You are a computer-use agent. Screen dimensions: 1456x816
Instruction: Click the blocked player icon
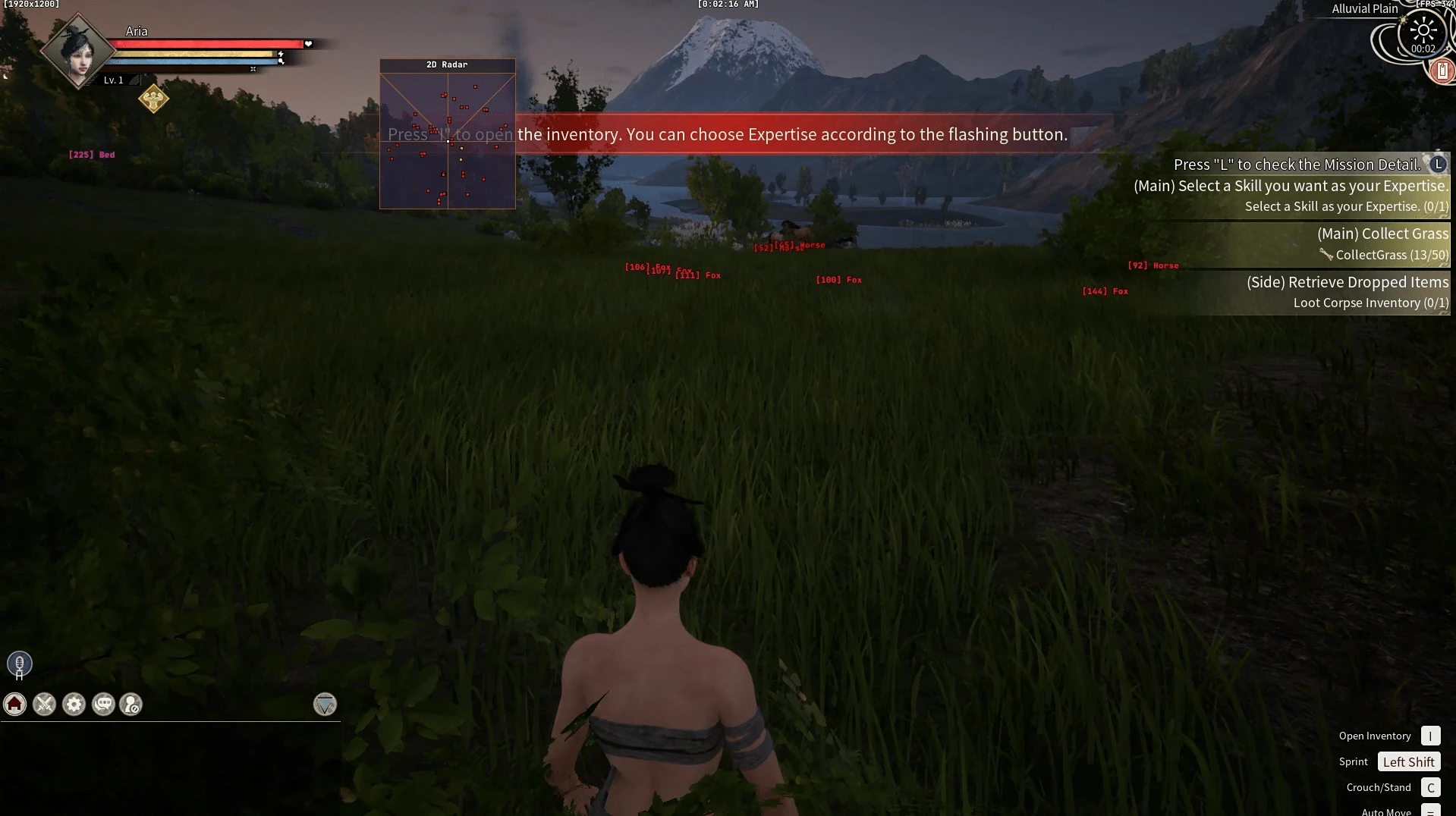pos(131,705)
